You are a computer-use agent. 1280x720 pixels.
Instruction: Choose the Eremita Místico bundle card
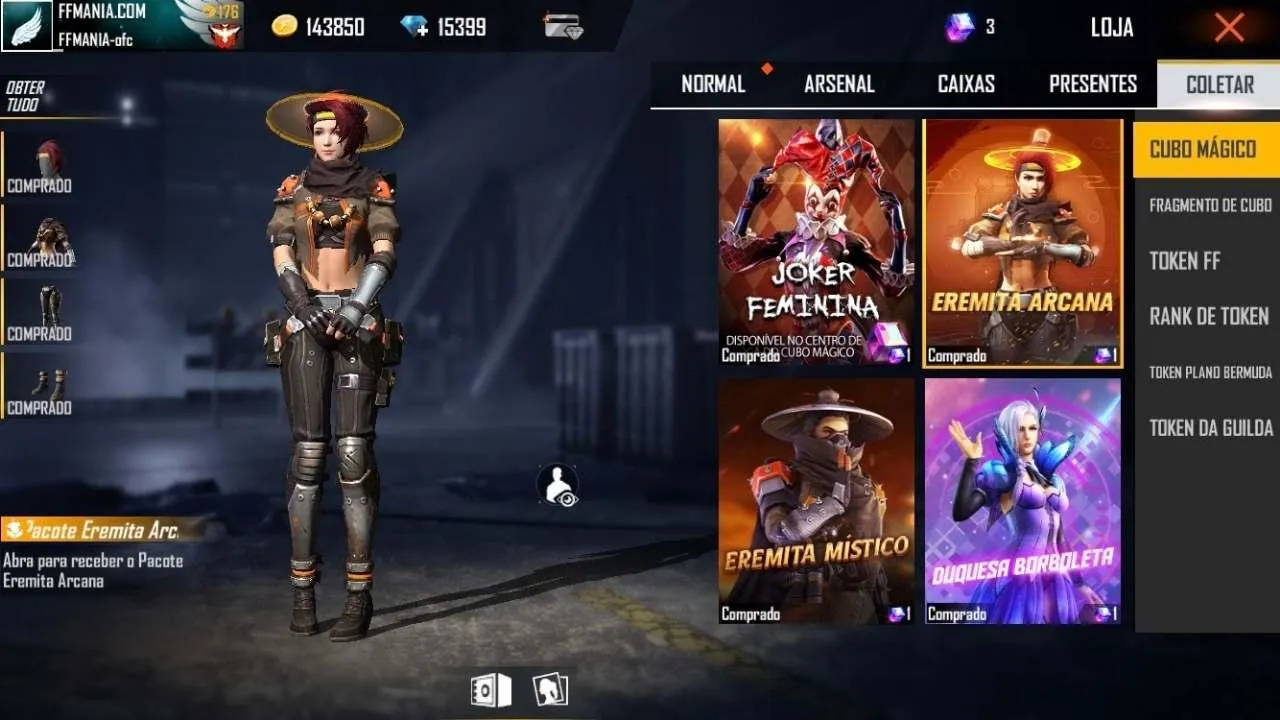816,500
